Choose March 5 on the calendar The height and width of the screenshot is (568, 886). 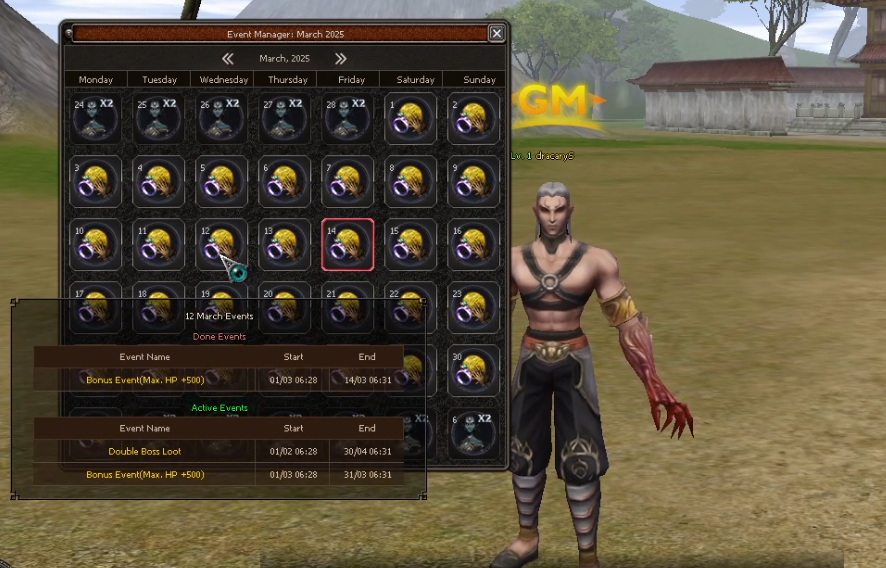tap(221, 182)
